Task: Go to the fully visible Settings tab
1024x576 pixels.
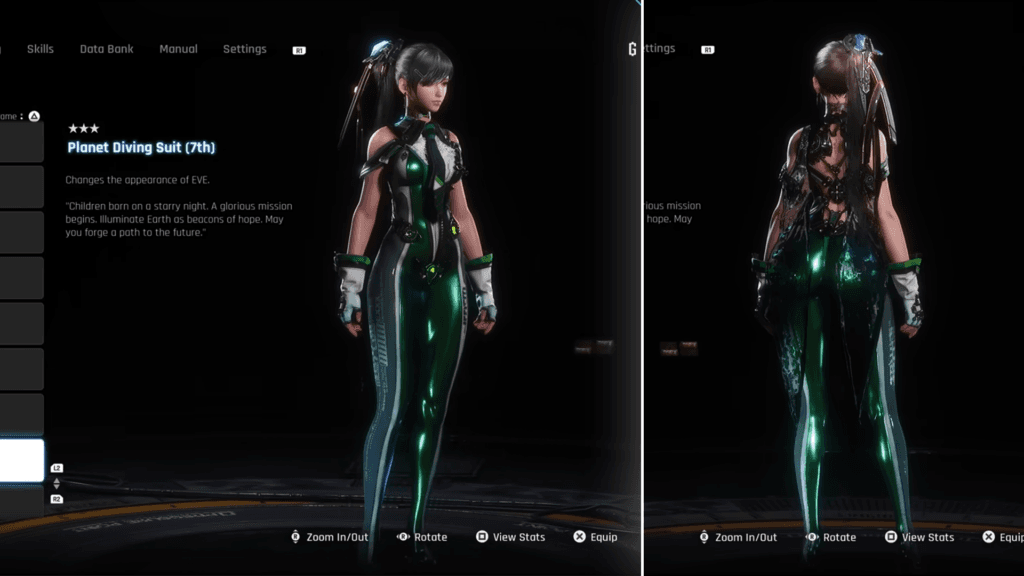Action: click(x=244, y=49)
